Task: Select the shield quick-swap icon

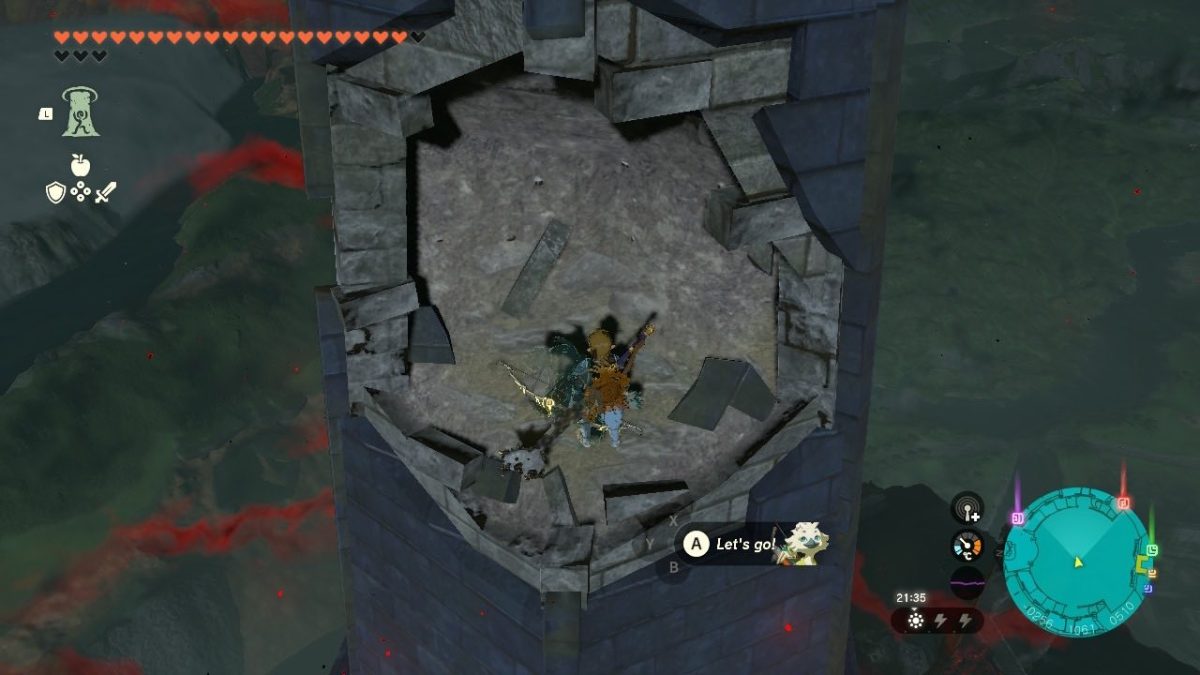Action: pos(55,192)
